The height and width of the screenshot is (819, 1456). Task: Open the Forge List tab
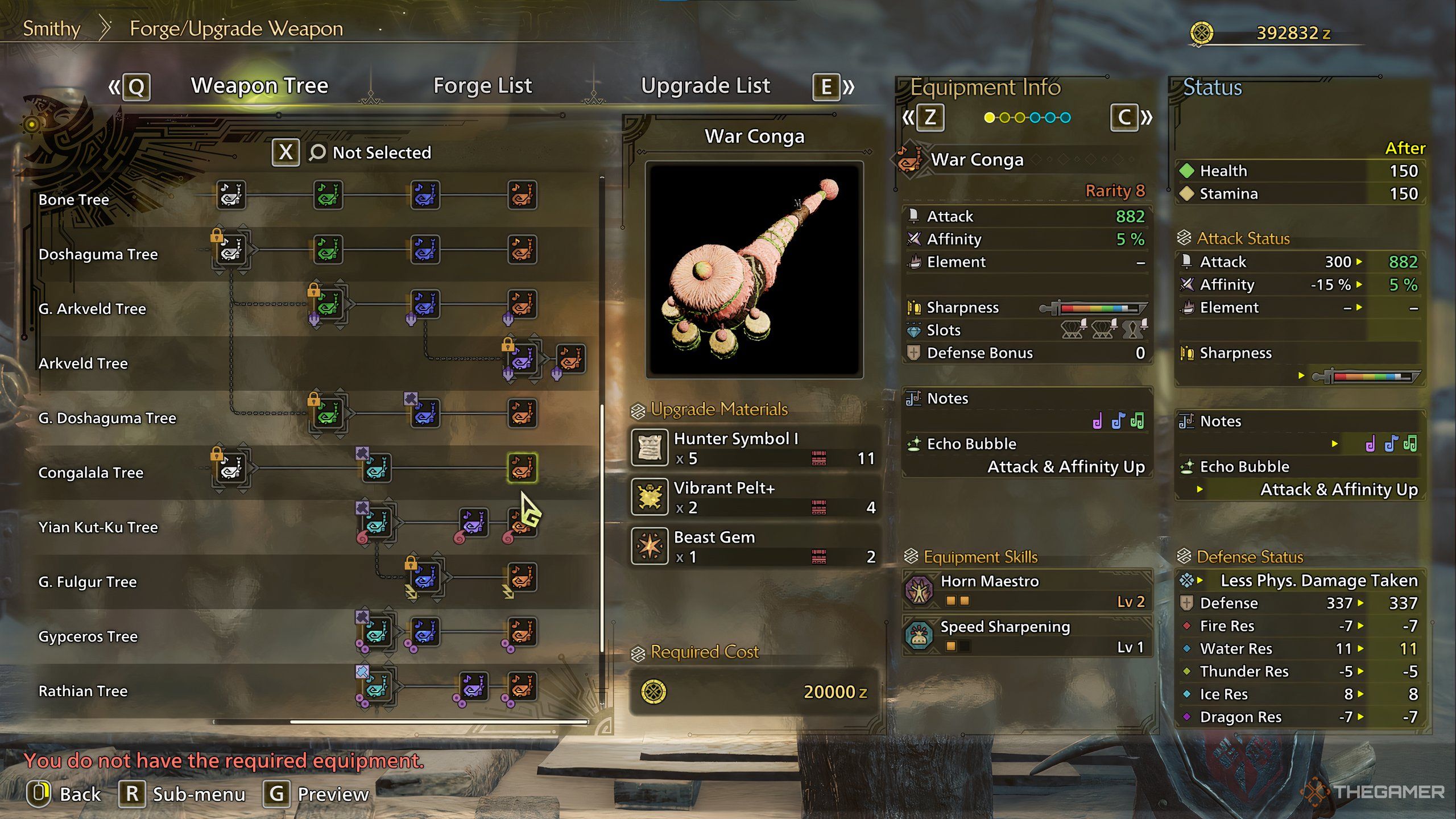(482, 86)
